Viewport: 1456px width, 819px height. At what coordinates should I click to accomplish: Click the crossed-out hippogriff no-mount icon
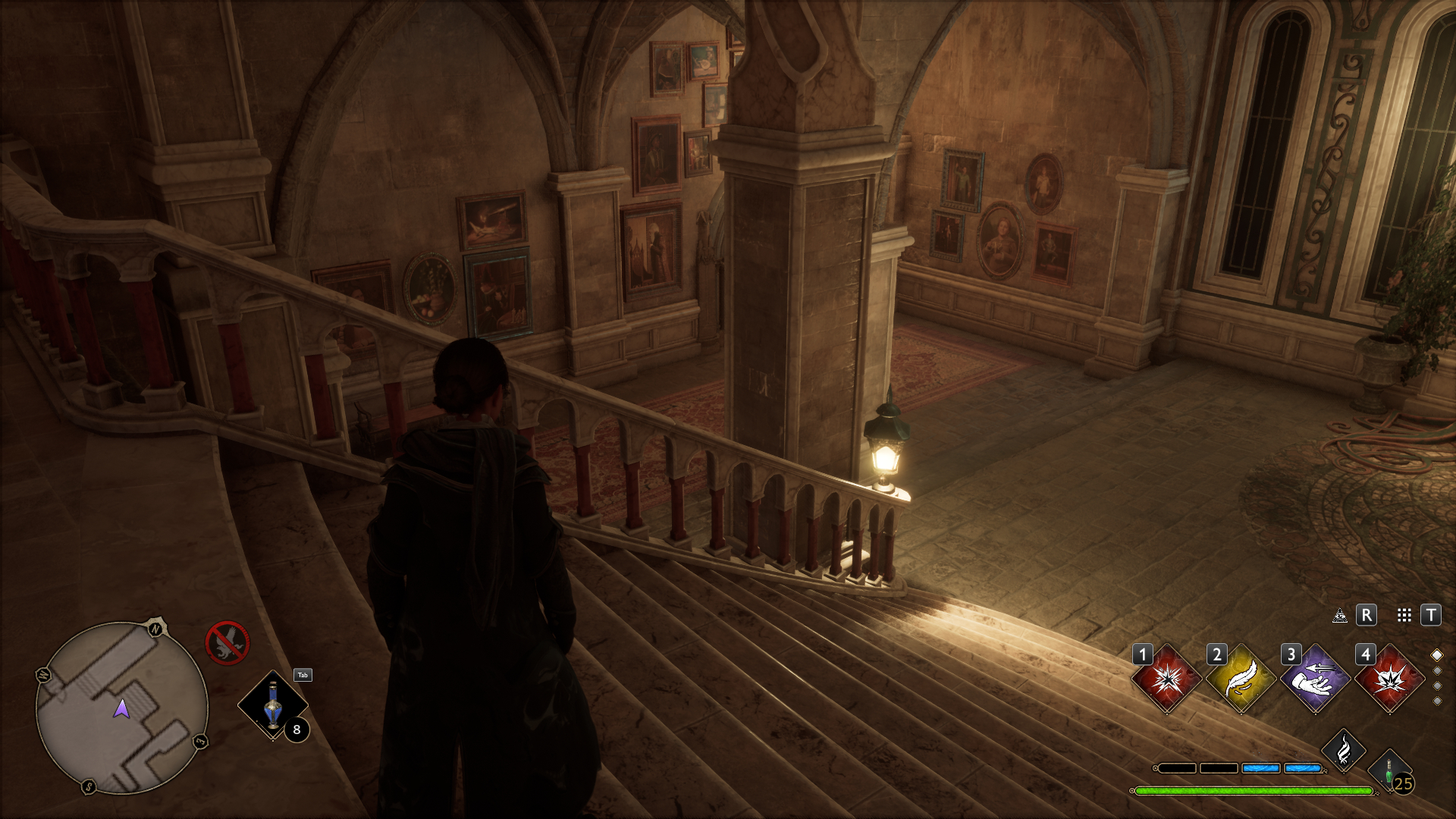tap(227, 642)
